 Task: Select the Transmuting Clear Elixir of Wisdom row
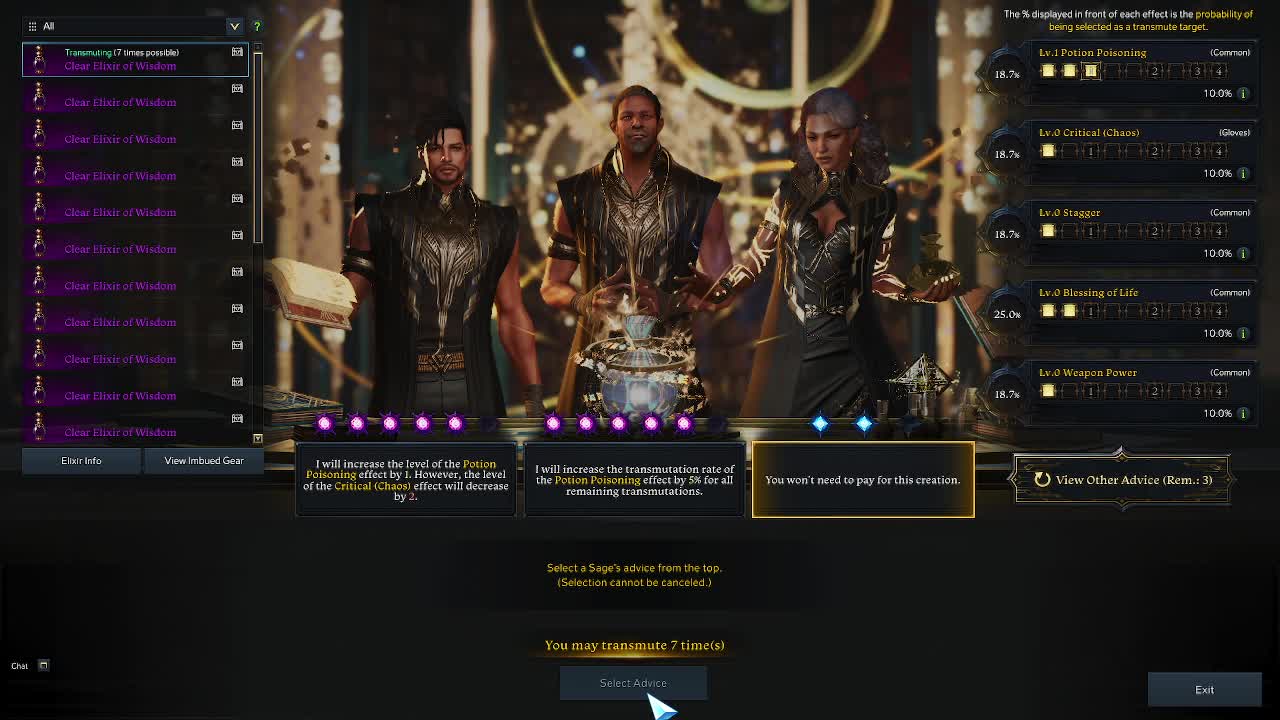[135, 59]
